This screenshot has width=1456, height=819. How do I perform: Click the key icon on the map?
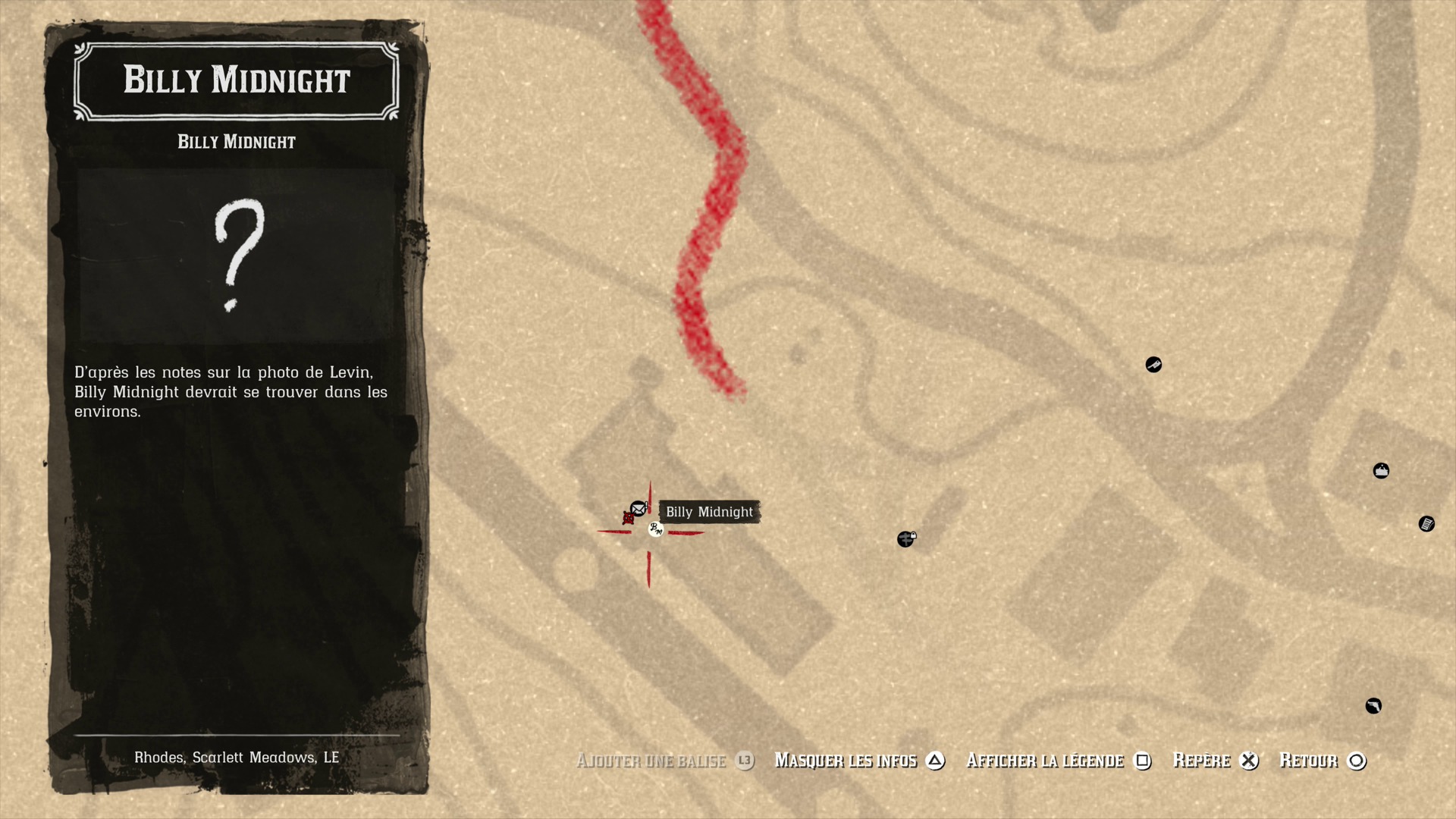tap(1153, 365)
